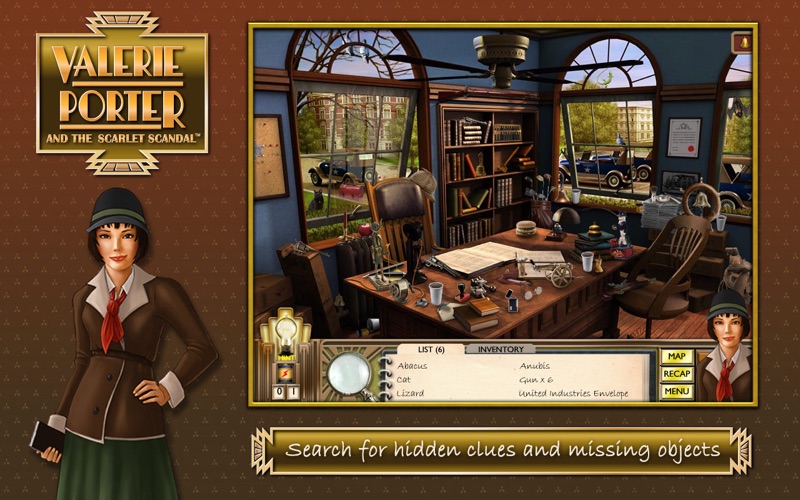
Task: Switch to the LIST (6) tab
Action: pyautogui.click(x=430, y=349)
